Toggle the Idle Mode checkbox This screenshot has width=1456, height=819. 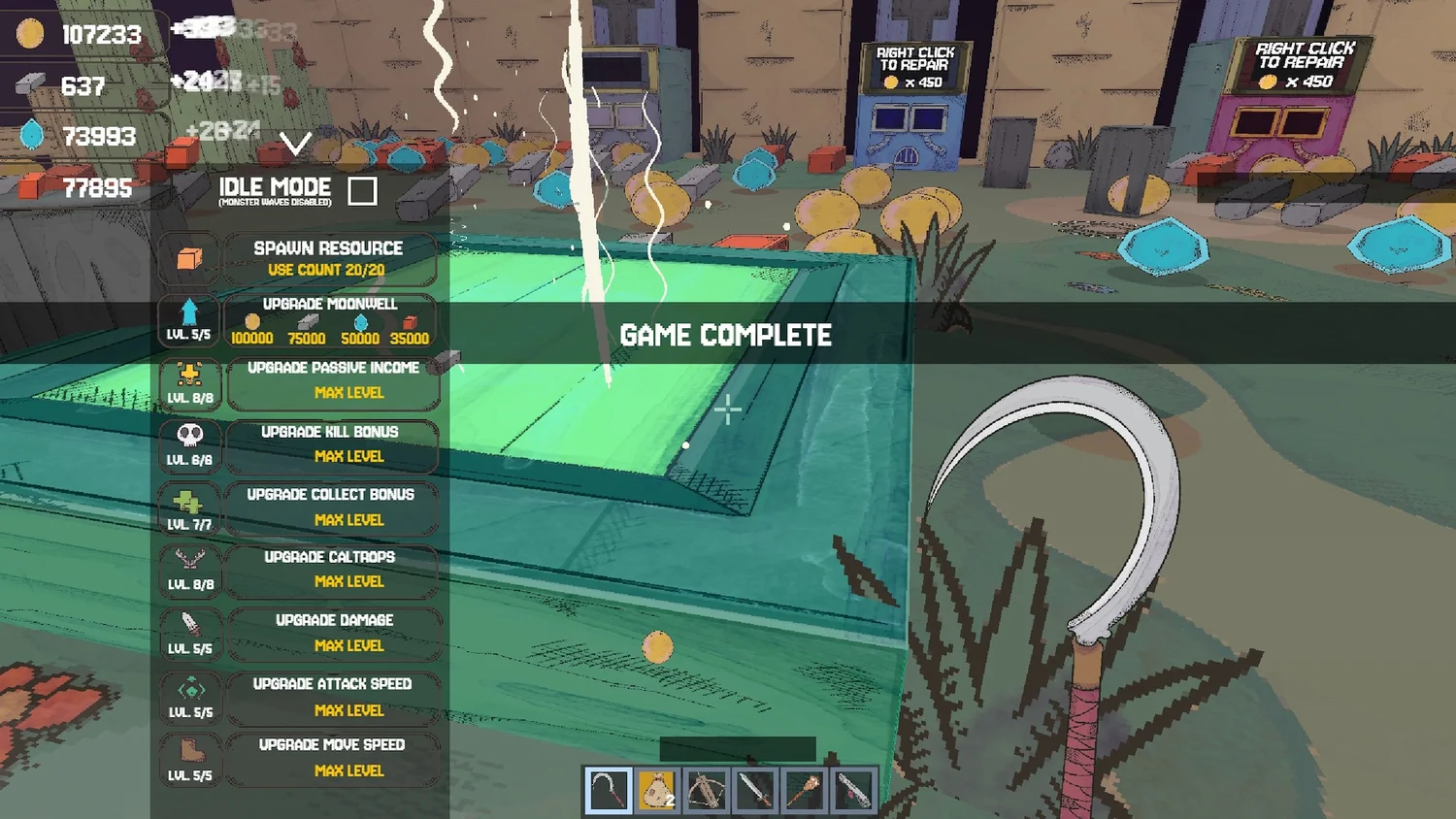(x=362, y=191)
